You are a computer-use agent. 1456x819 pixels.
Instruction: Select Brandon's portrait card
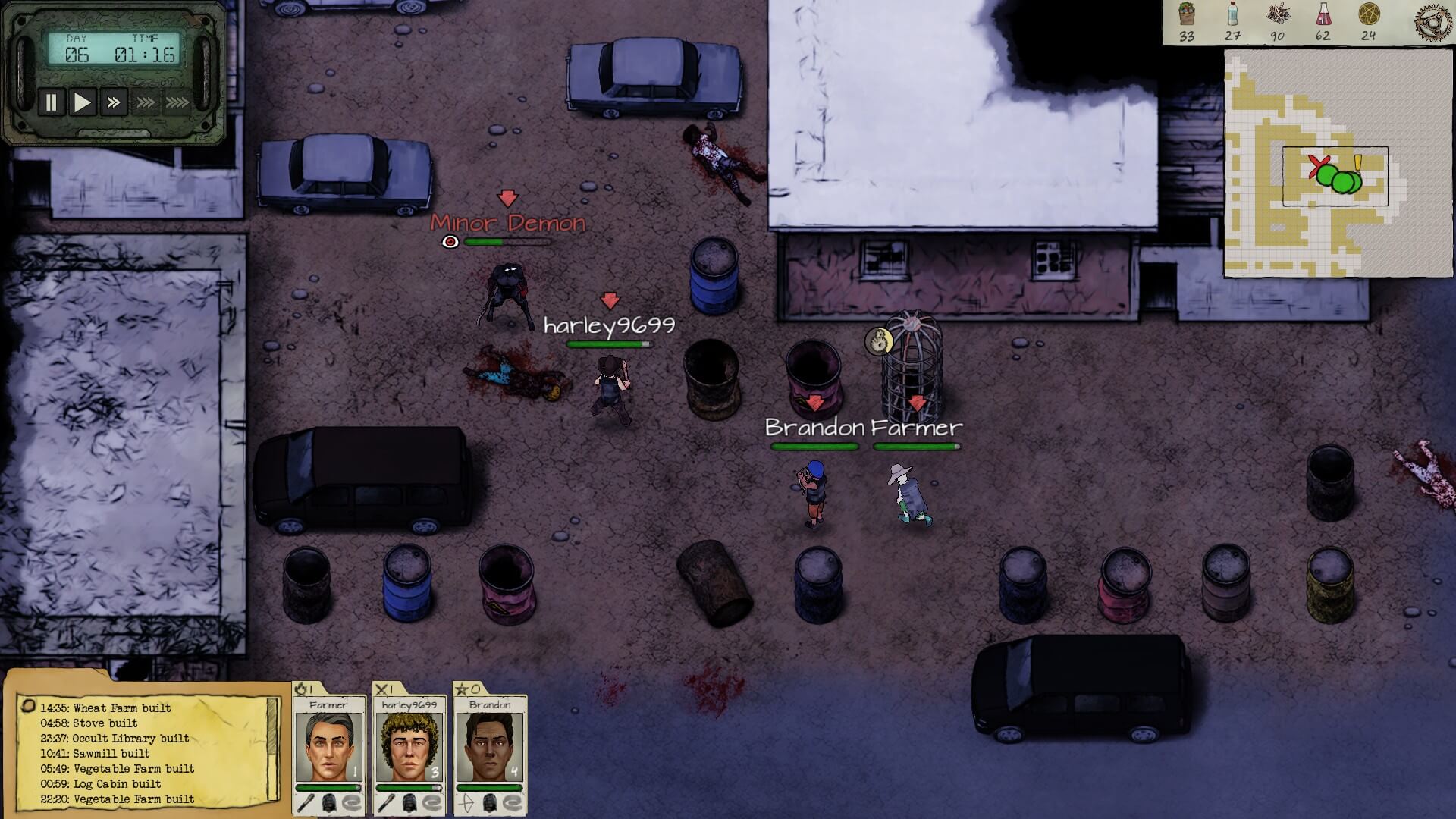tap(489, 747)
